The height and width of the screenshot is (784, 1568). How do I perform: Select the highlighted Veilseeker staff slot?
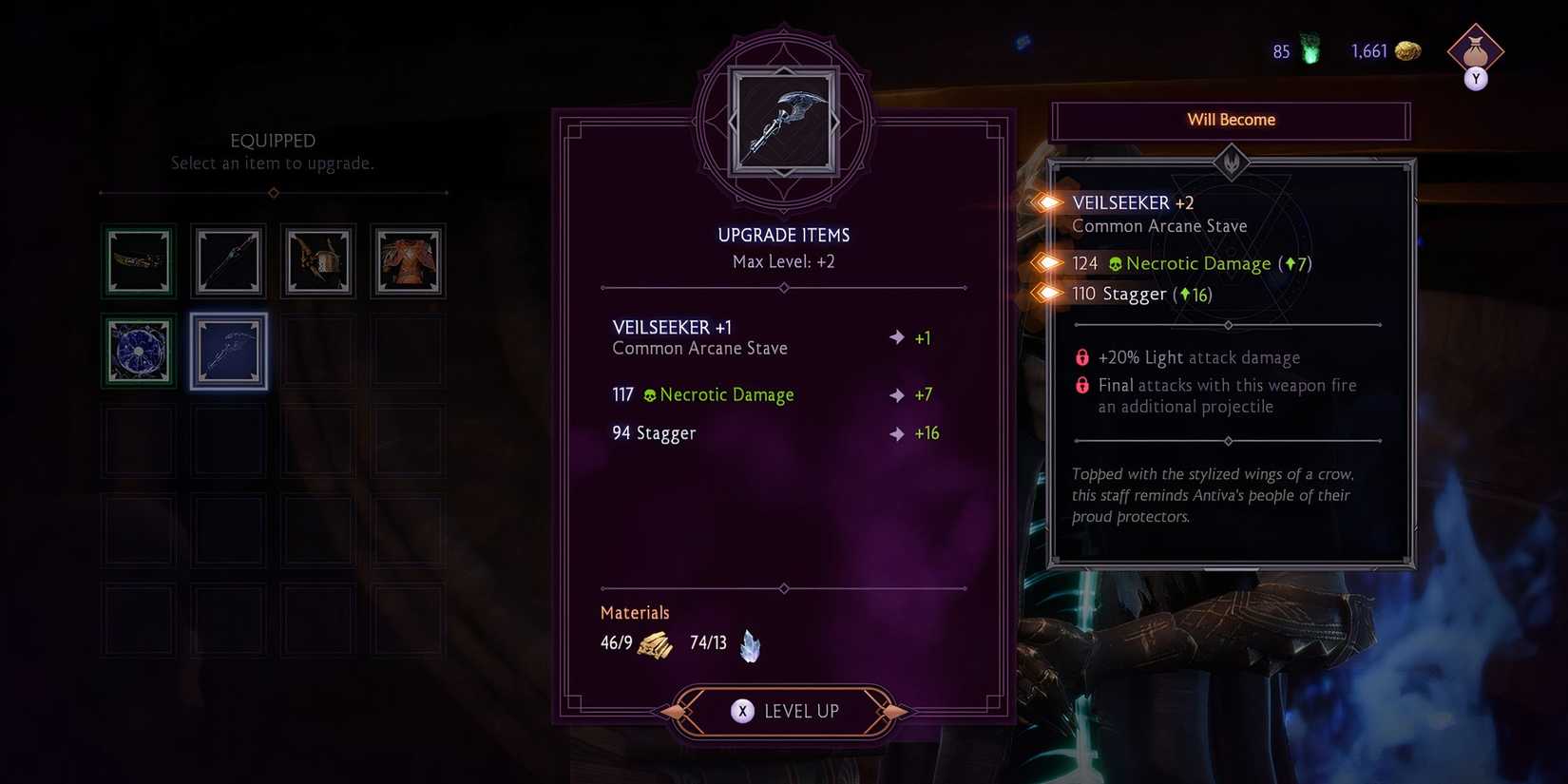228,351
